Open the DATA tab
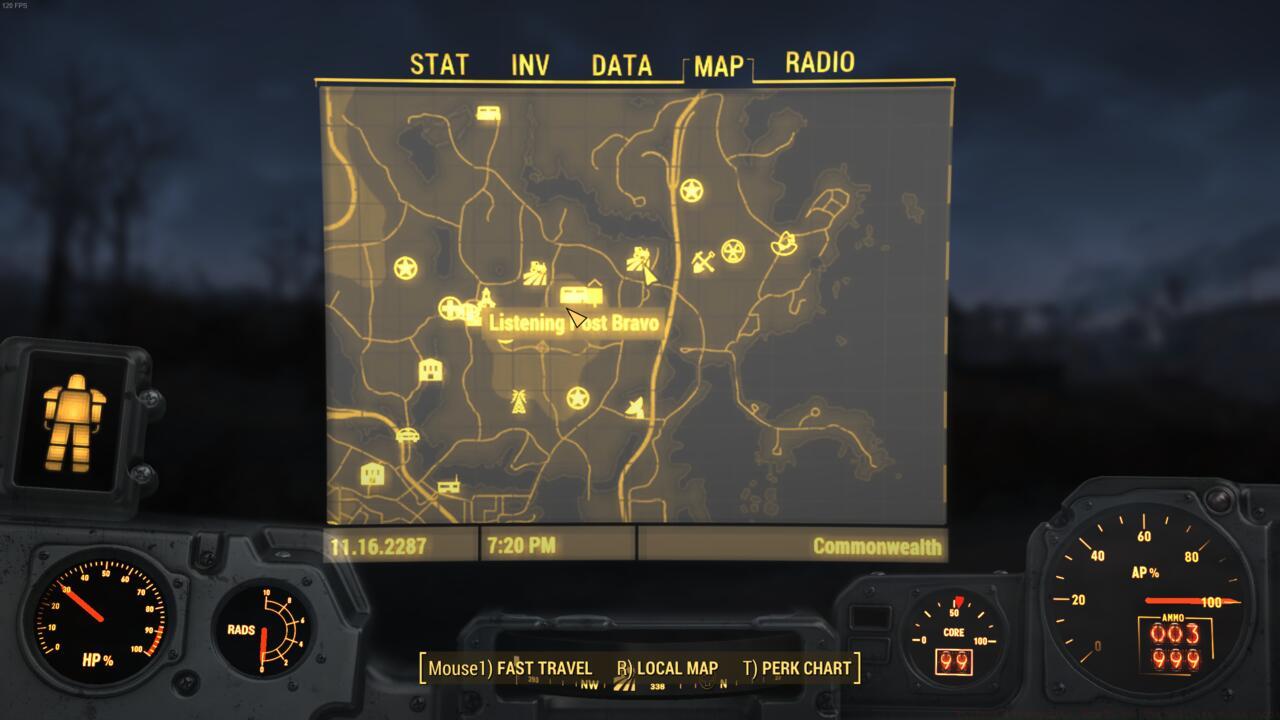This screenshot has height=720, width=1280. click(x=620, y=64)
